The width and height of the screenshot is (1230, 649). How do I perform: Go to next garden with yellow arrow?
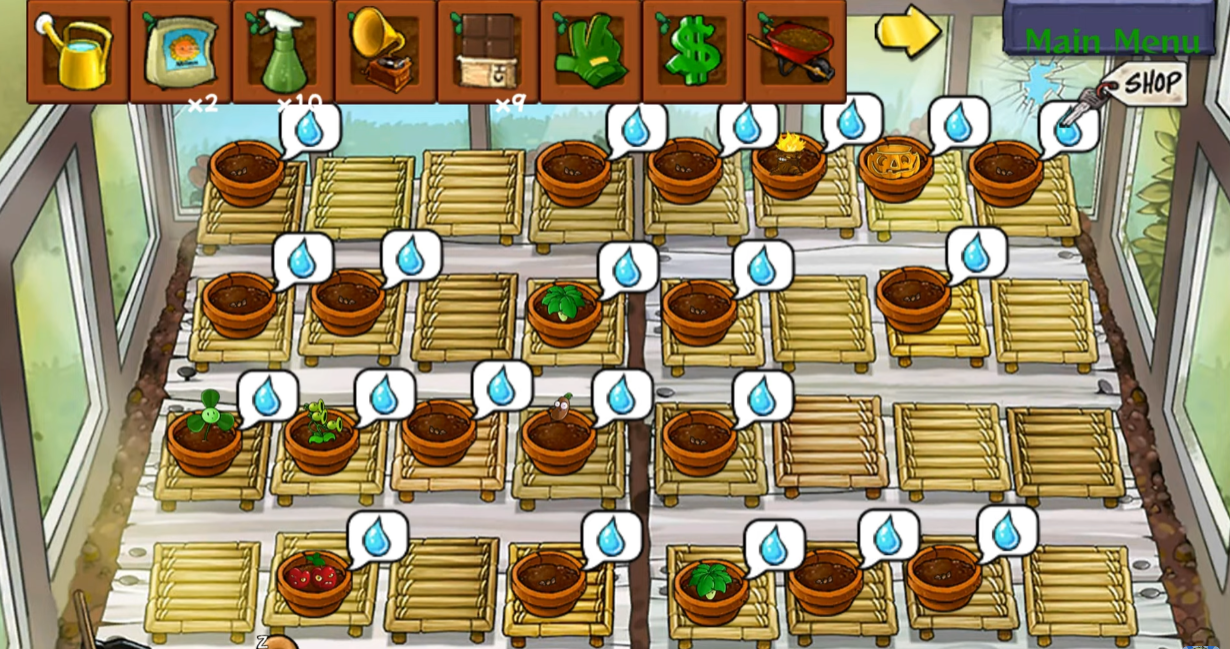(907, 31)
